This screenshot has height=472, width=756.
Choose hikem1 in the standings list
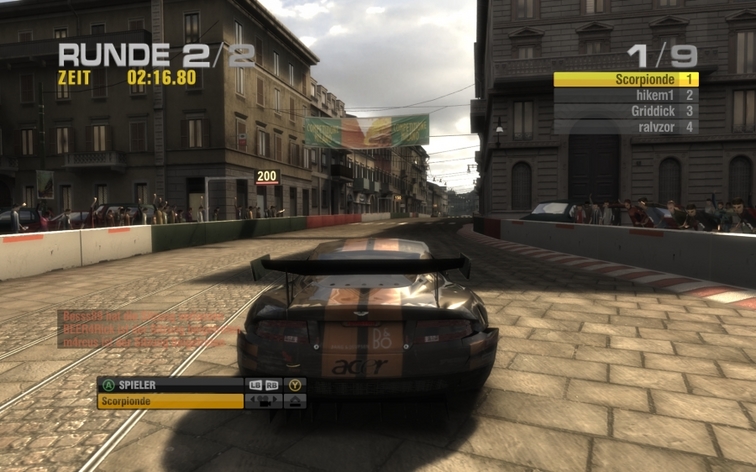pyautogui.click(x=625, y=95)
